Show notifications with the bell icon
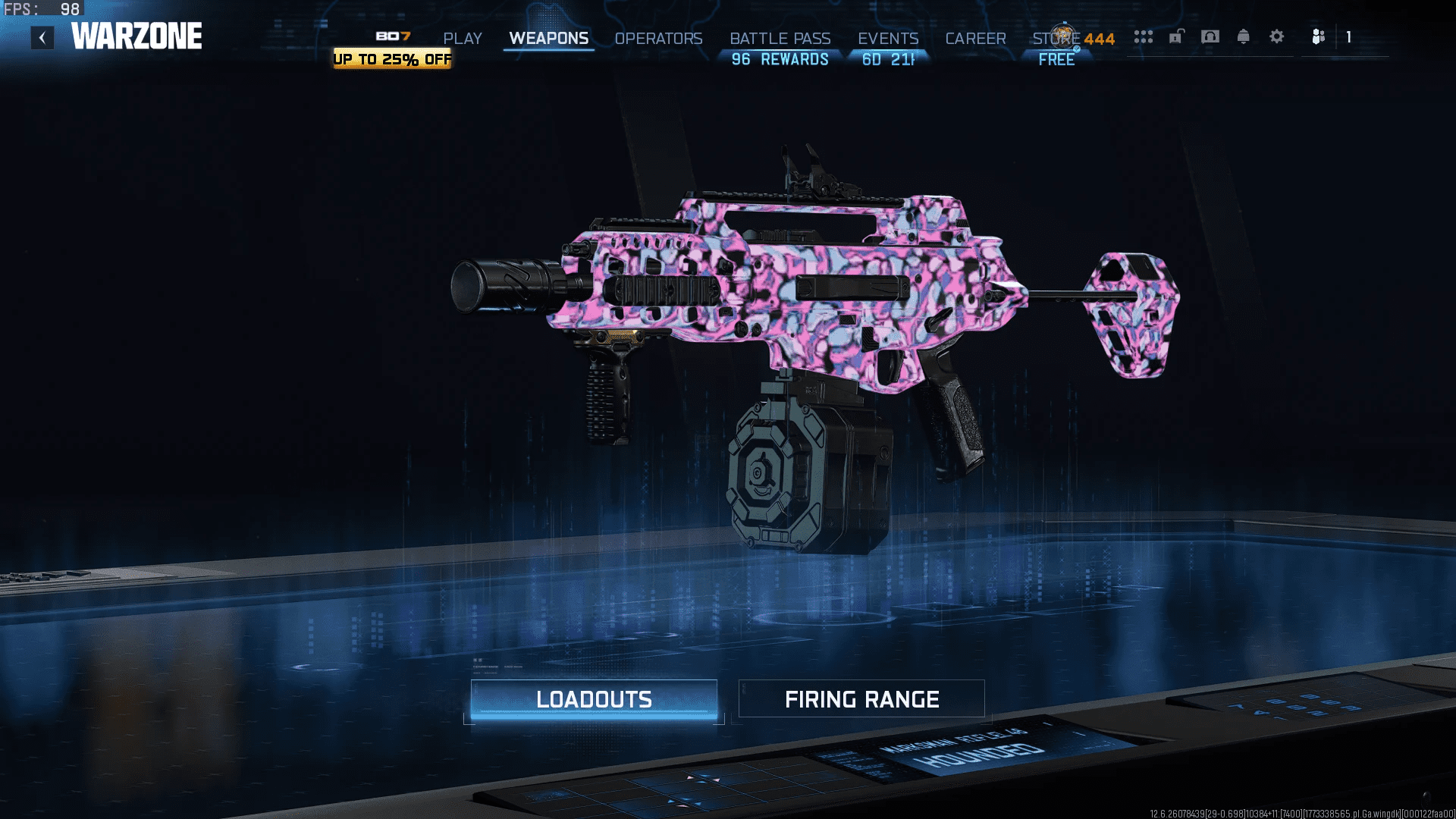1456x819 pixels. click(x=1244, y=36)
